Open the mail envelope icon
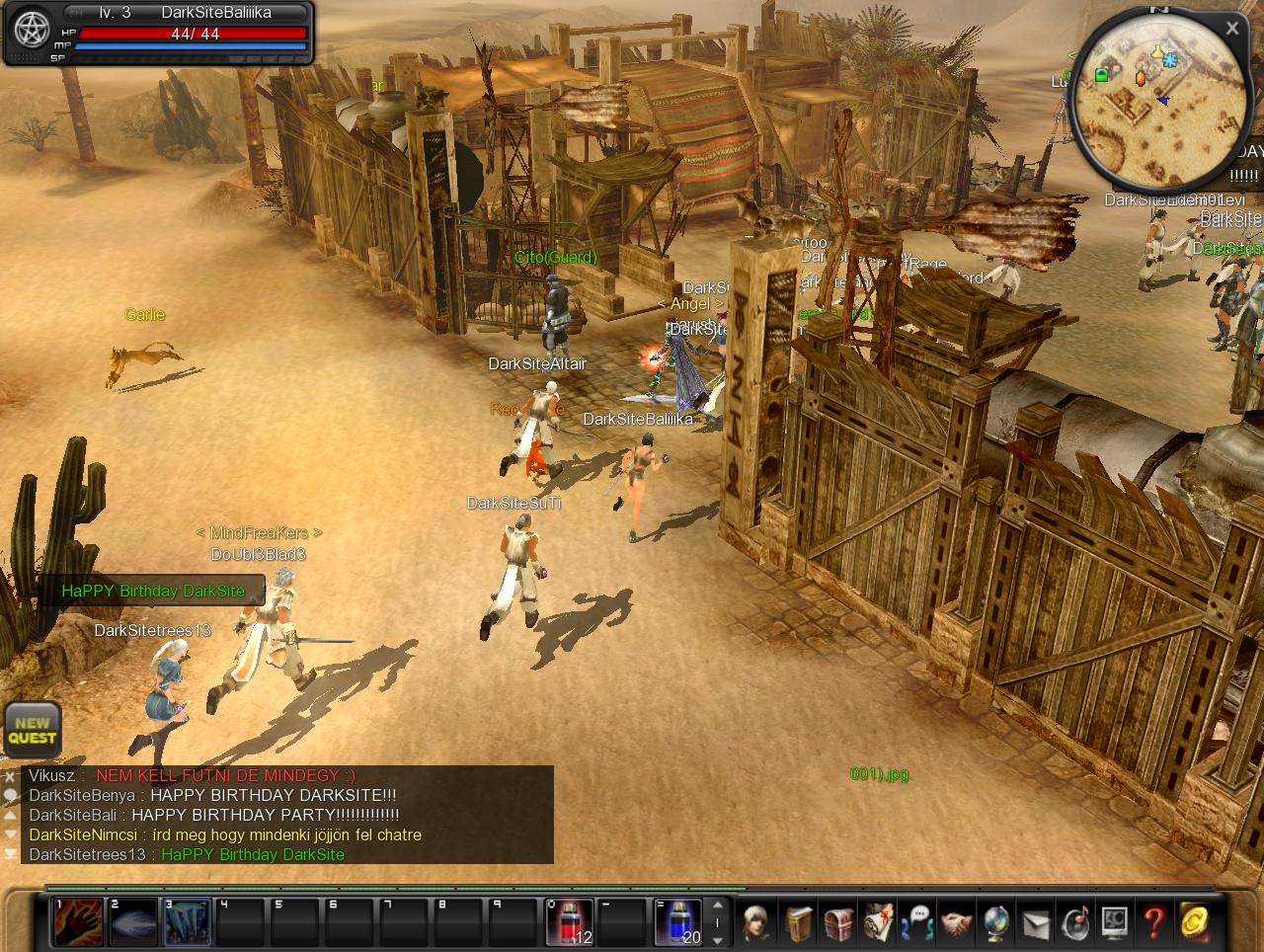Image resolution: width=1264 pixels, height=952 pixels. click(x=1035, y=923)
